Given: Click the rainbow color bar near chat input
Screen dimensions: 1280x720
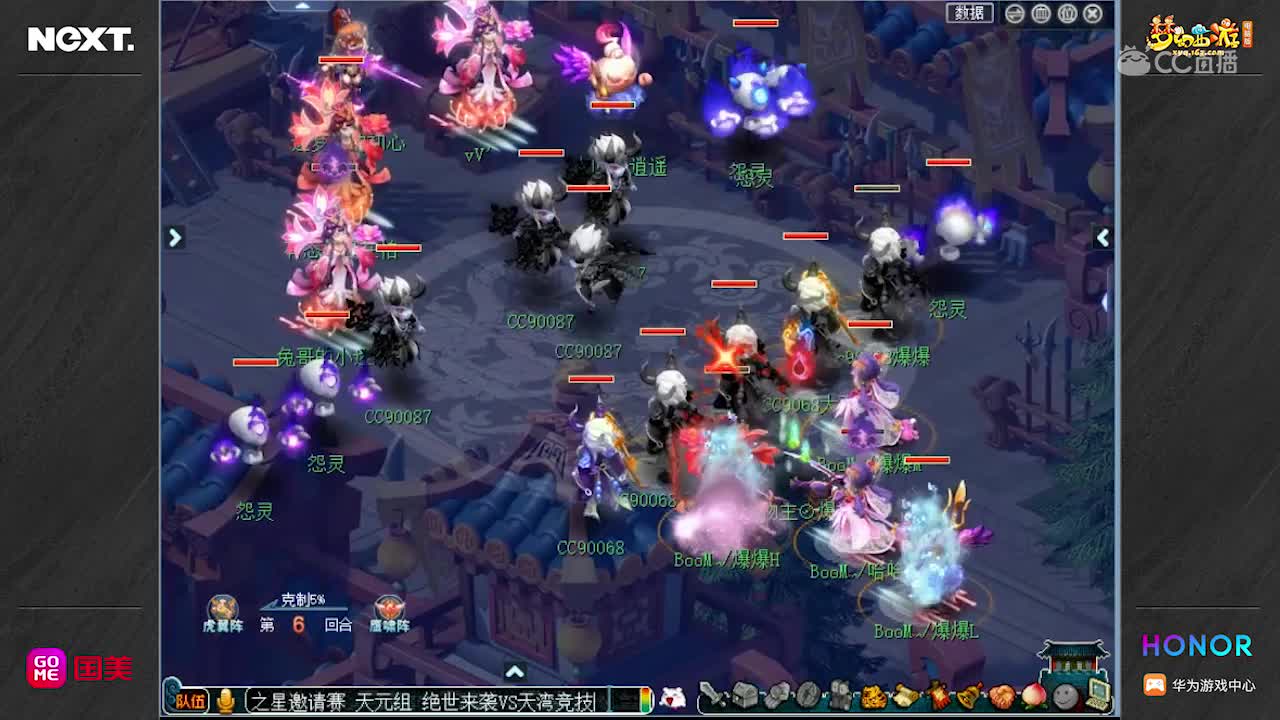Looking at the screenshot, I should 645,698.
